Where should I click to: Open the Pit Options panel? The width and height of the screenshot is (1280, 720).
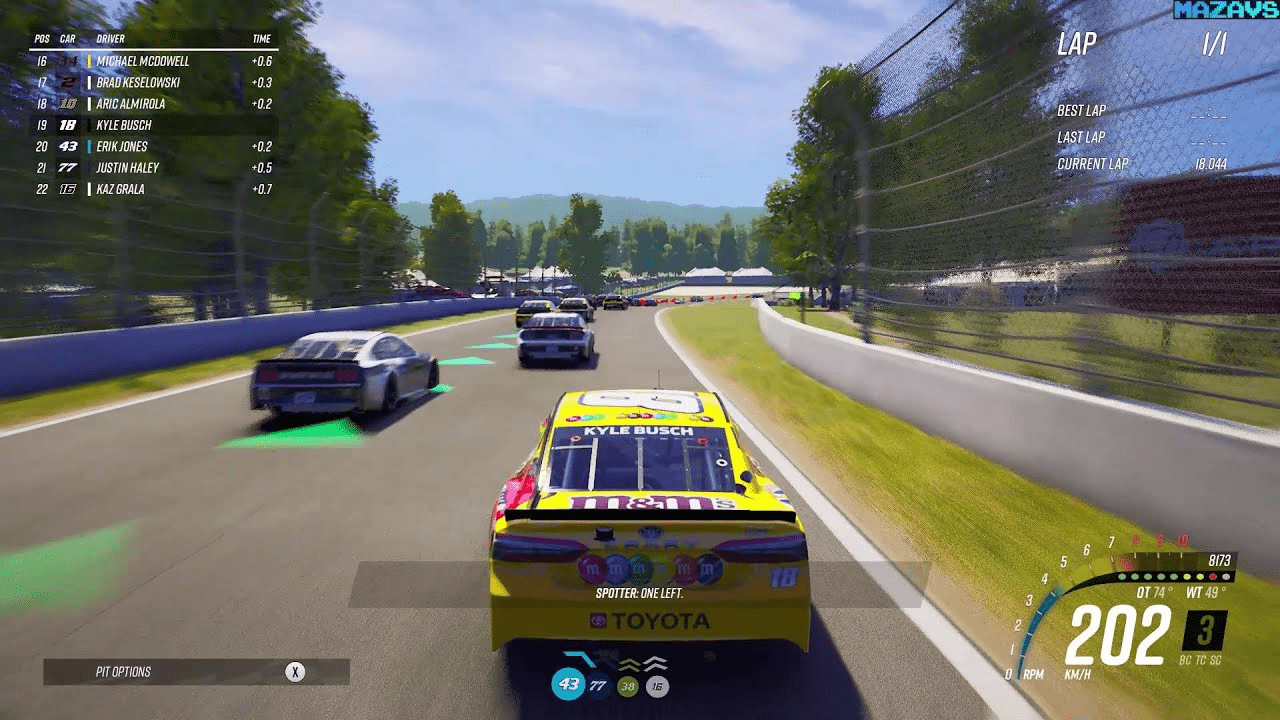(195, 672)
